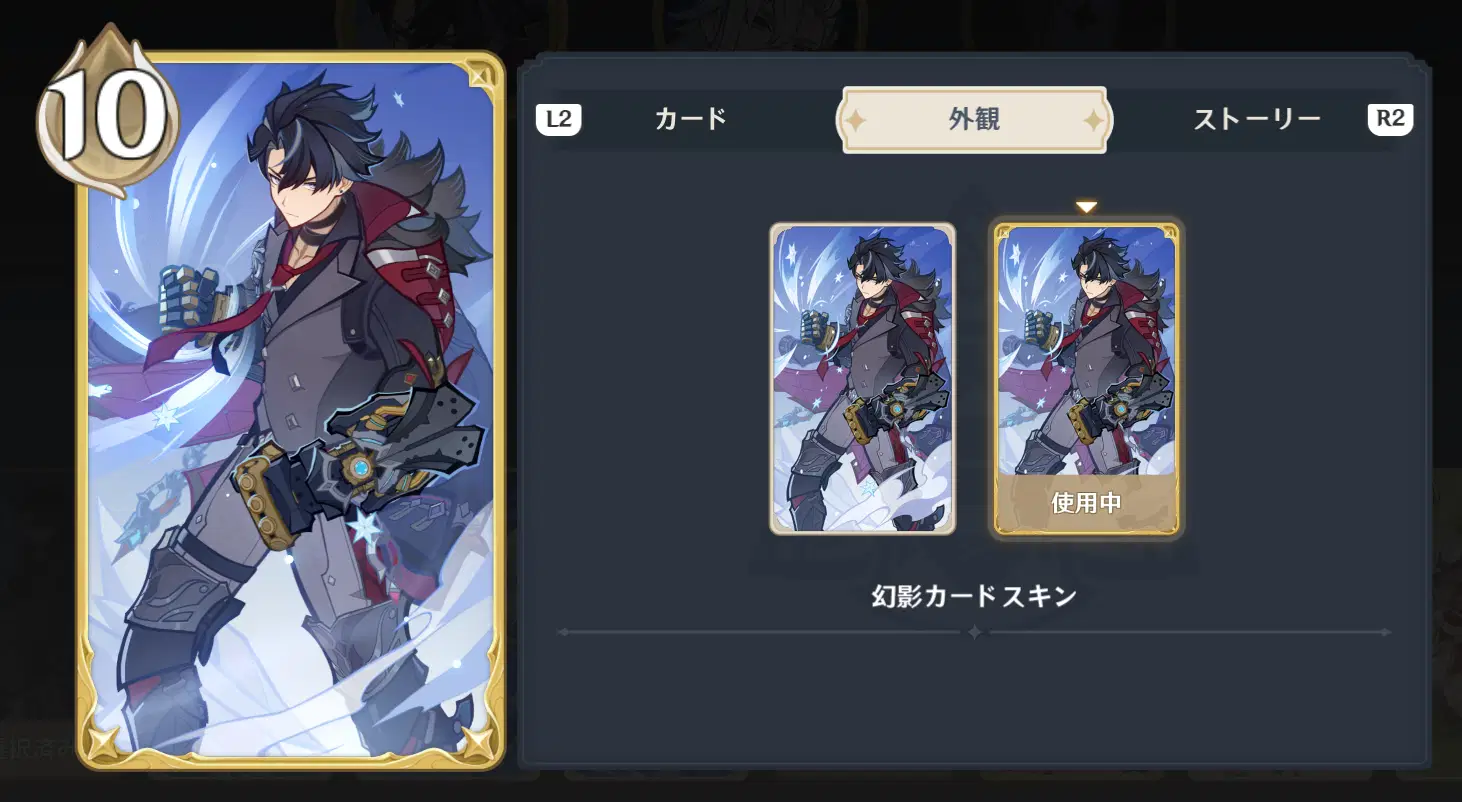The height and width of the screenshot is (802, 1462).
Task: Expand the left side of the skin pagination bar
Action: pos(565,631)
